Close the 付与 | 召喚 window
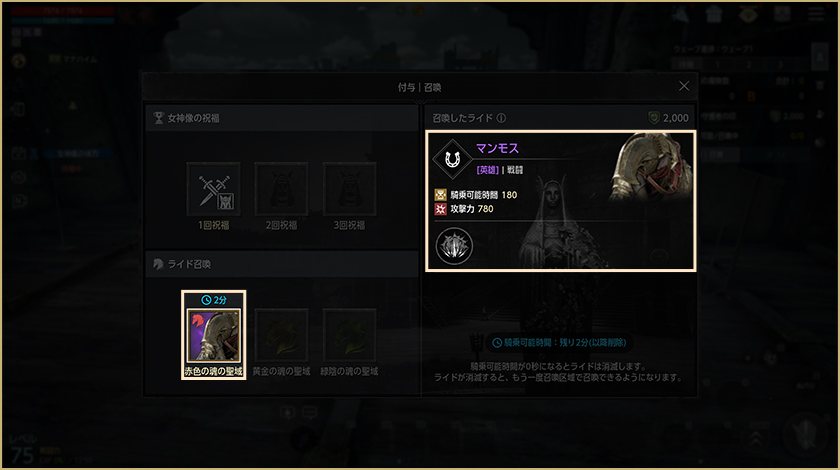This screenshot has height=470, width=840. 684,87
